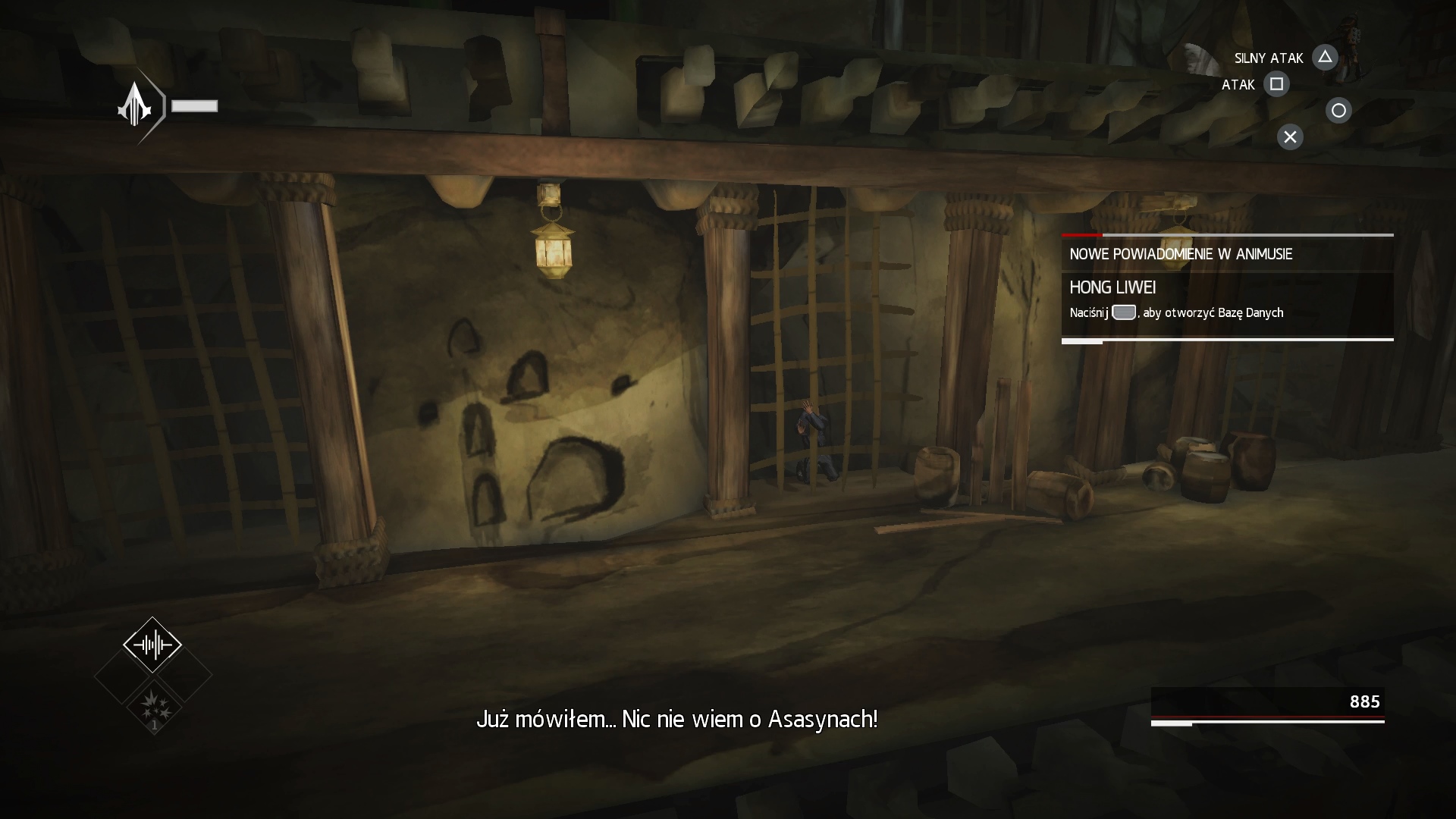Select the whistle sound-wave tool icon

pyautogui.click(x=152, y=645)
